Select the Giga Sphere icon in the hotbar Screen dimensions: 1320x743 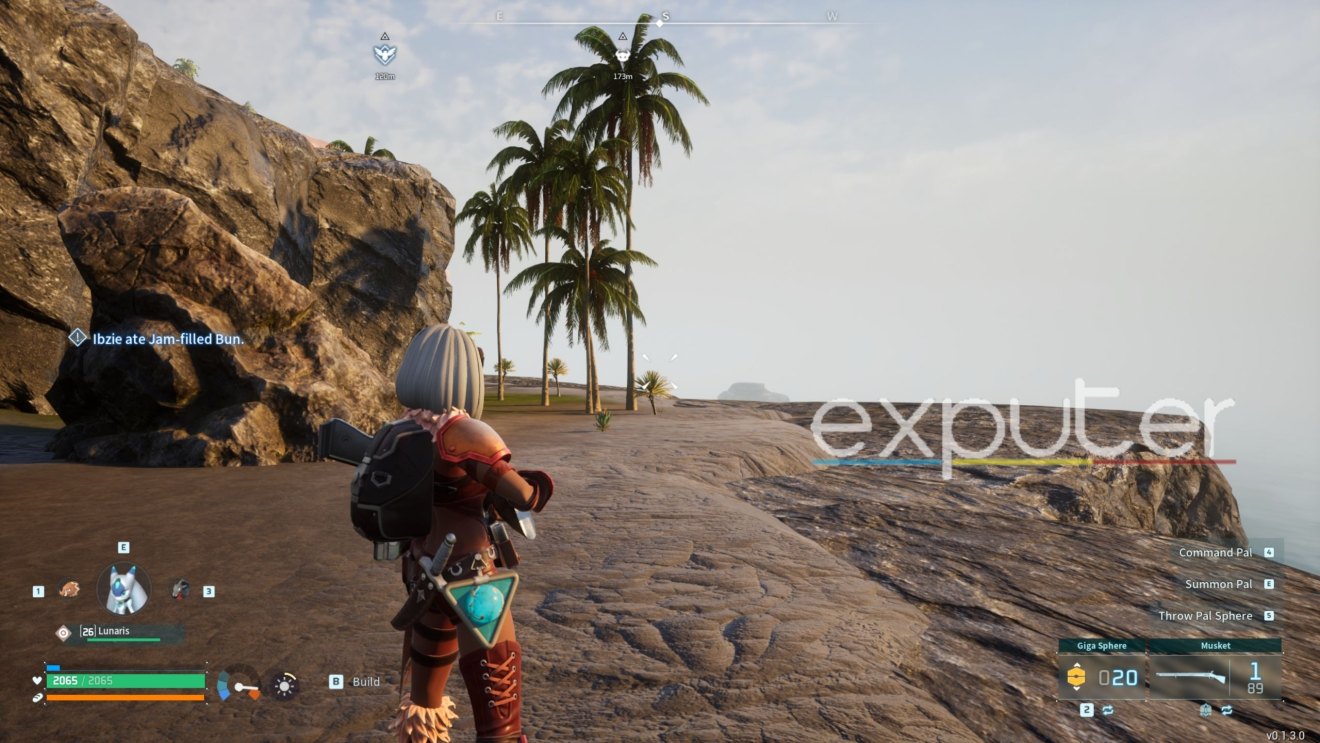point(1076,675)
